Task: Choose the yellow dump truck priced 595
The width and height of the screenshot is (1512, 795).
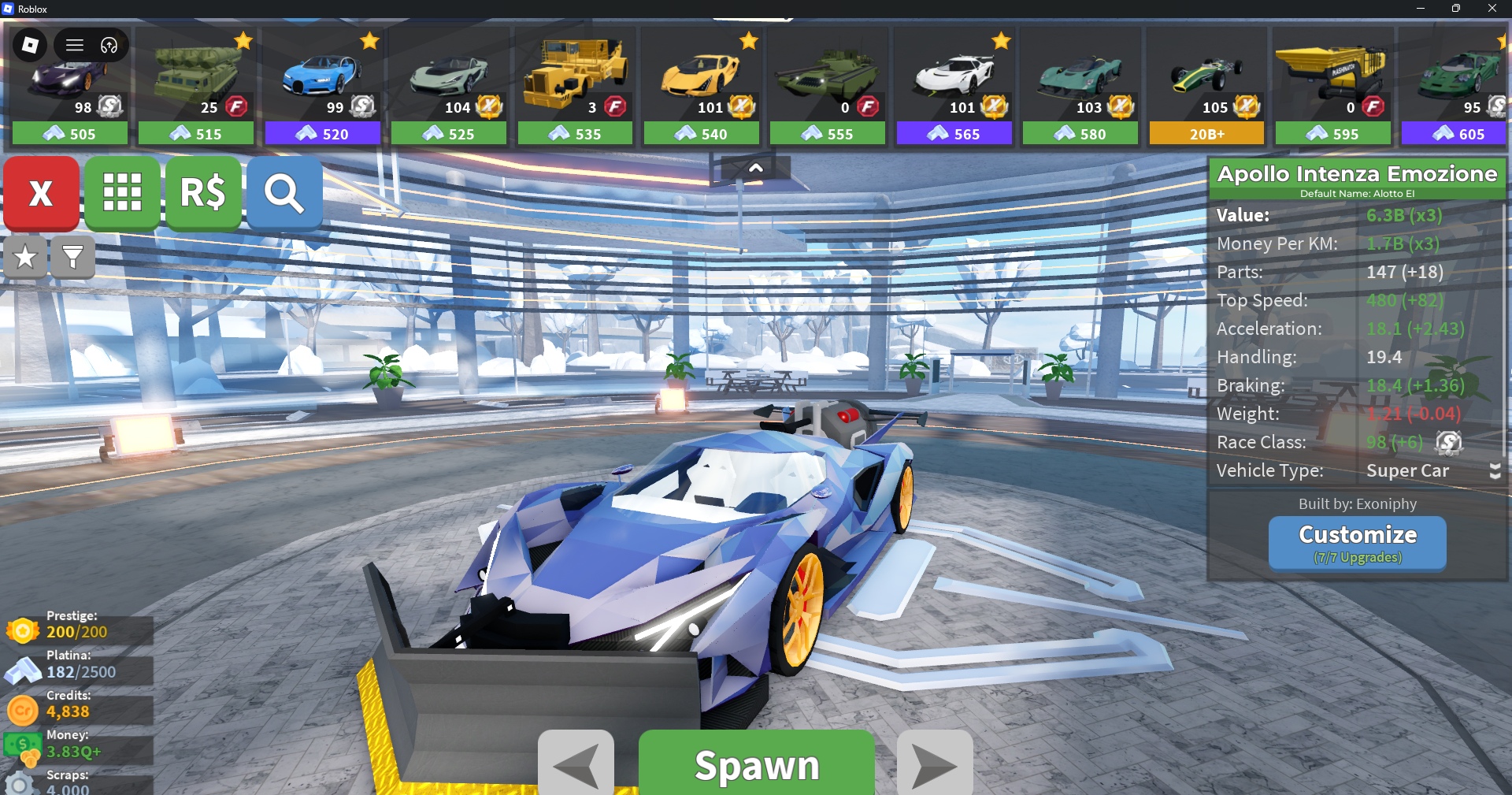Action: coord(1332,87)
